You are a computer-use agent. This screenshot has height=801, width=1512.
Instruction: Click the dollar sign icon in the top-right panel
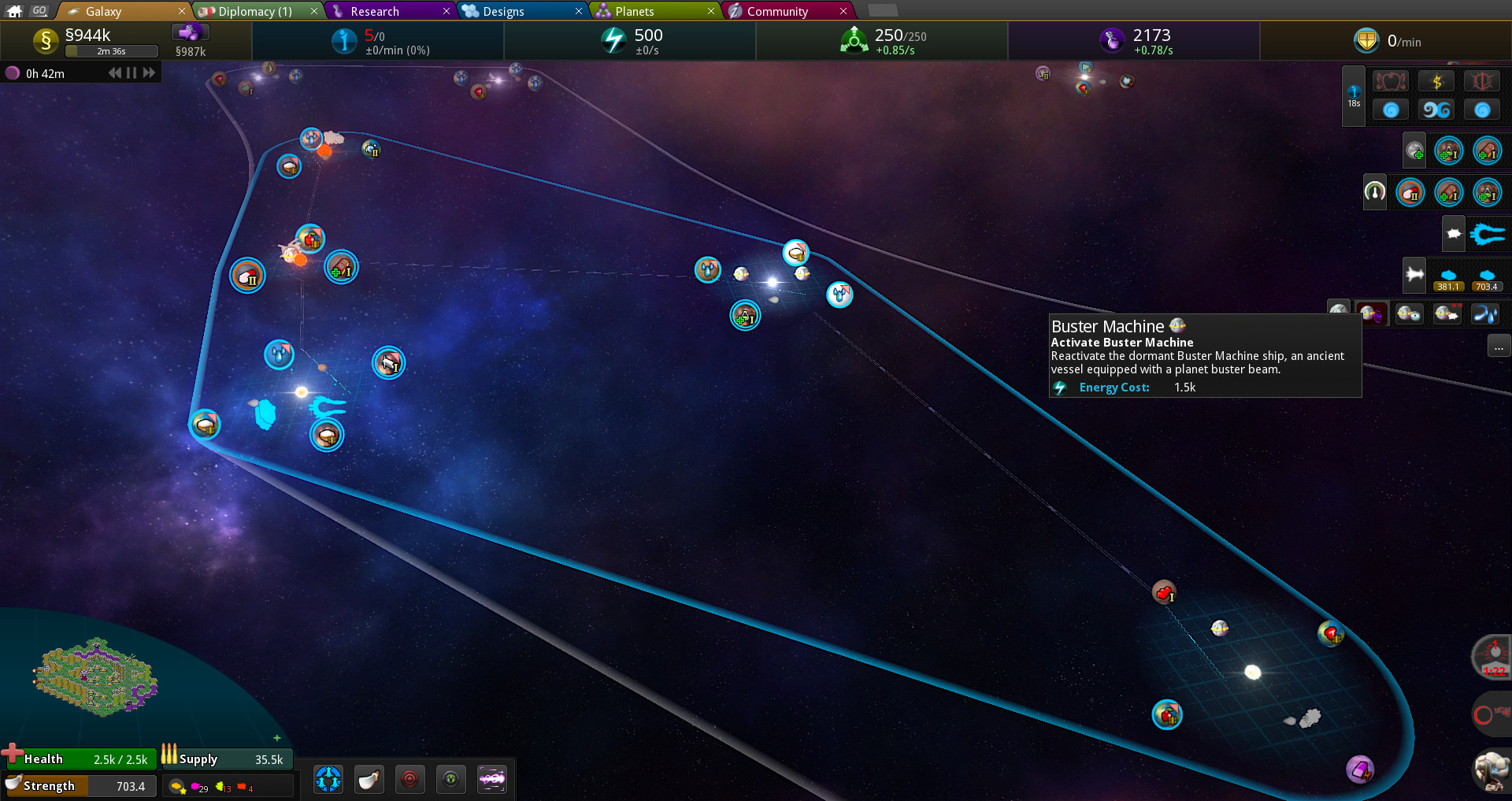1436,80
